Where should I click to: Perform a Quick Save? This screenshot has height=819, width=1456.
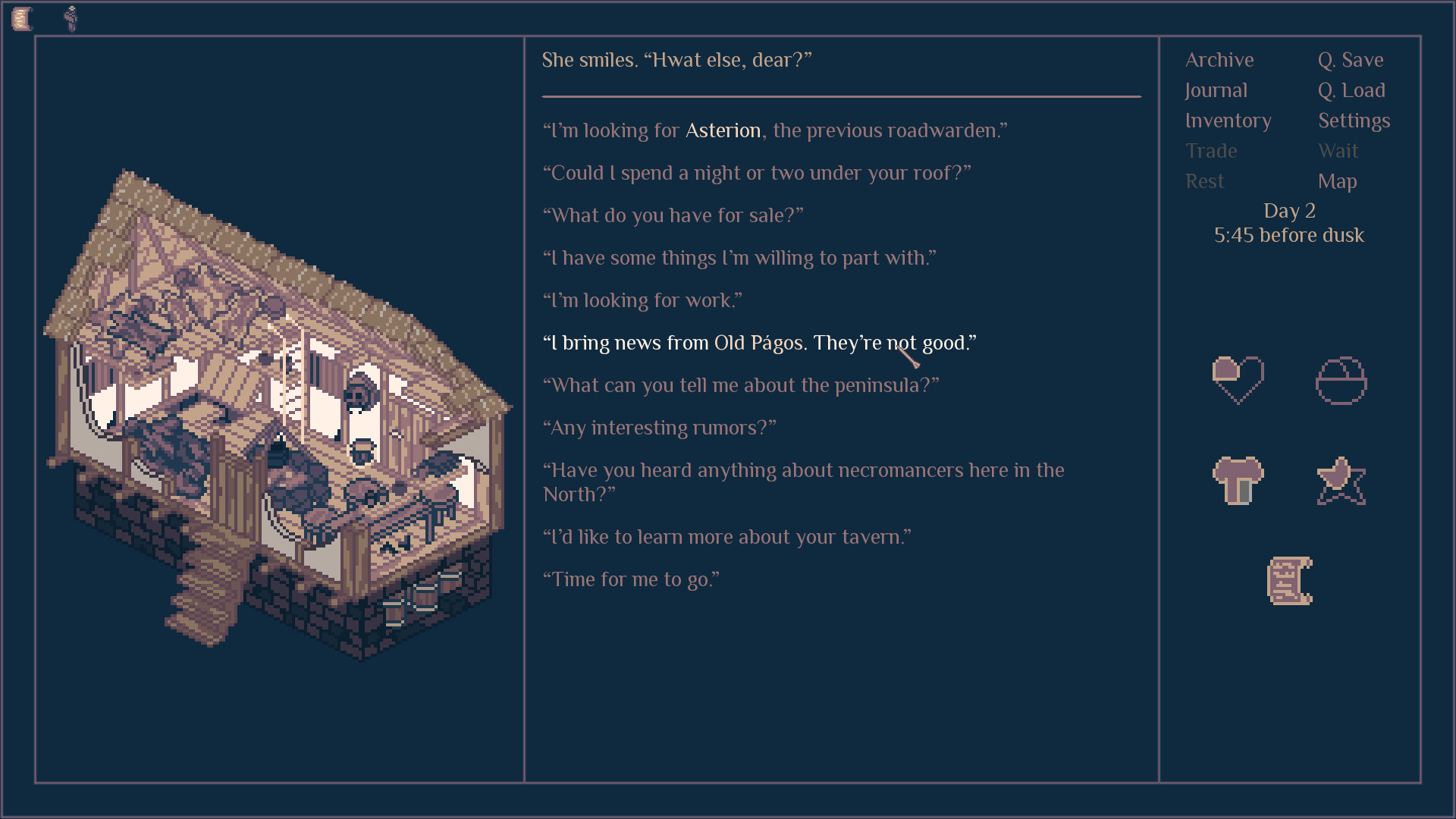click(x=1350, y=60)
